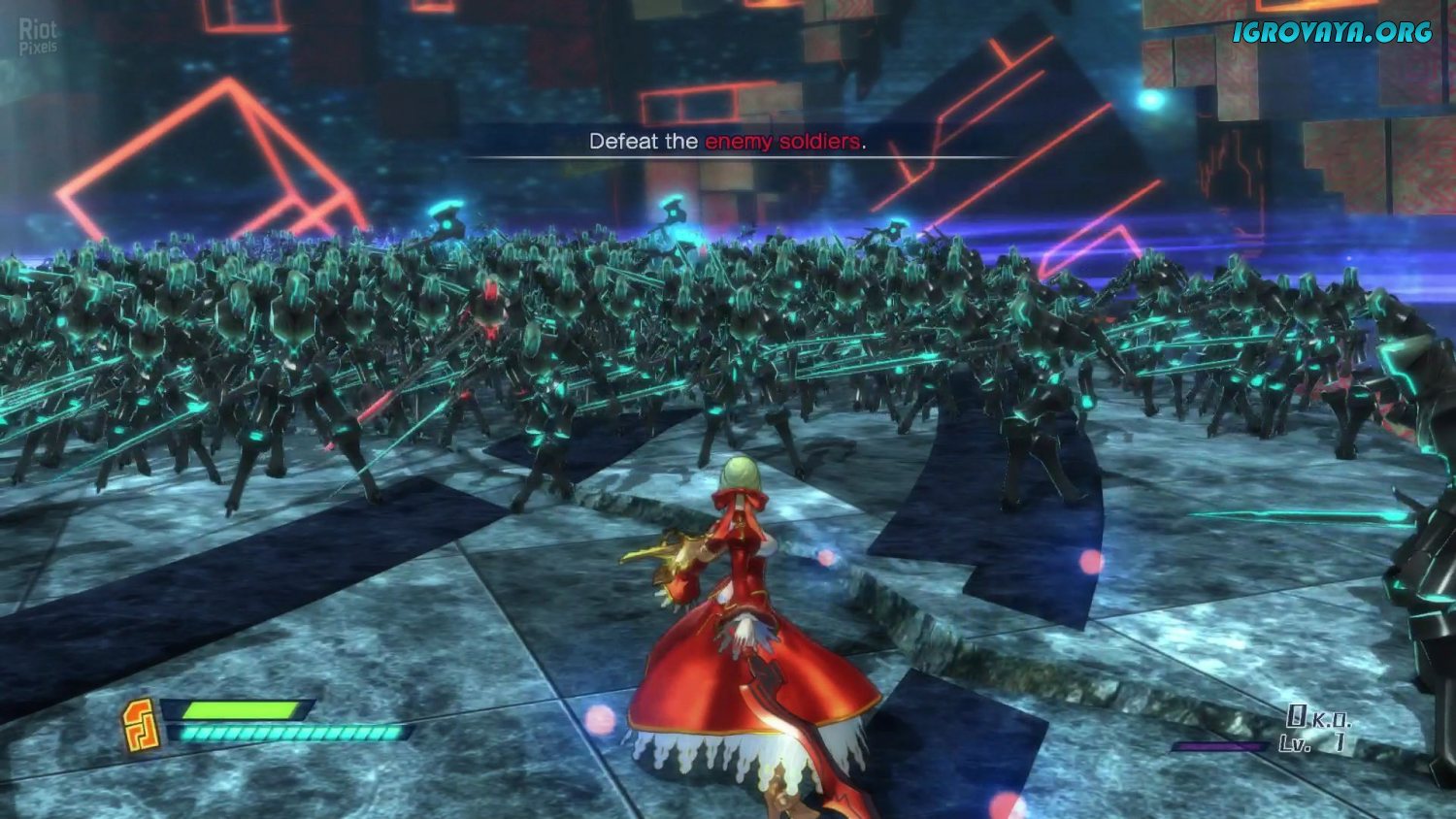Open the IGROVAYA.ORG watermark link
Screen dimensions: 1456x819
coord(1332,32)
